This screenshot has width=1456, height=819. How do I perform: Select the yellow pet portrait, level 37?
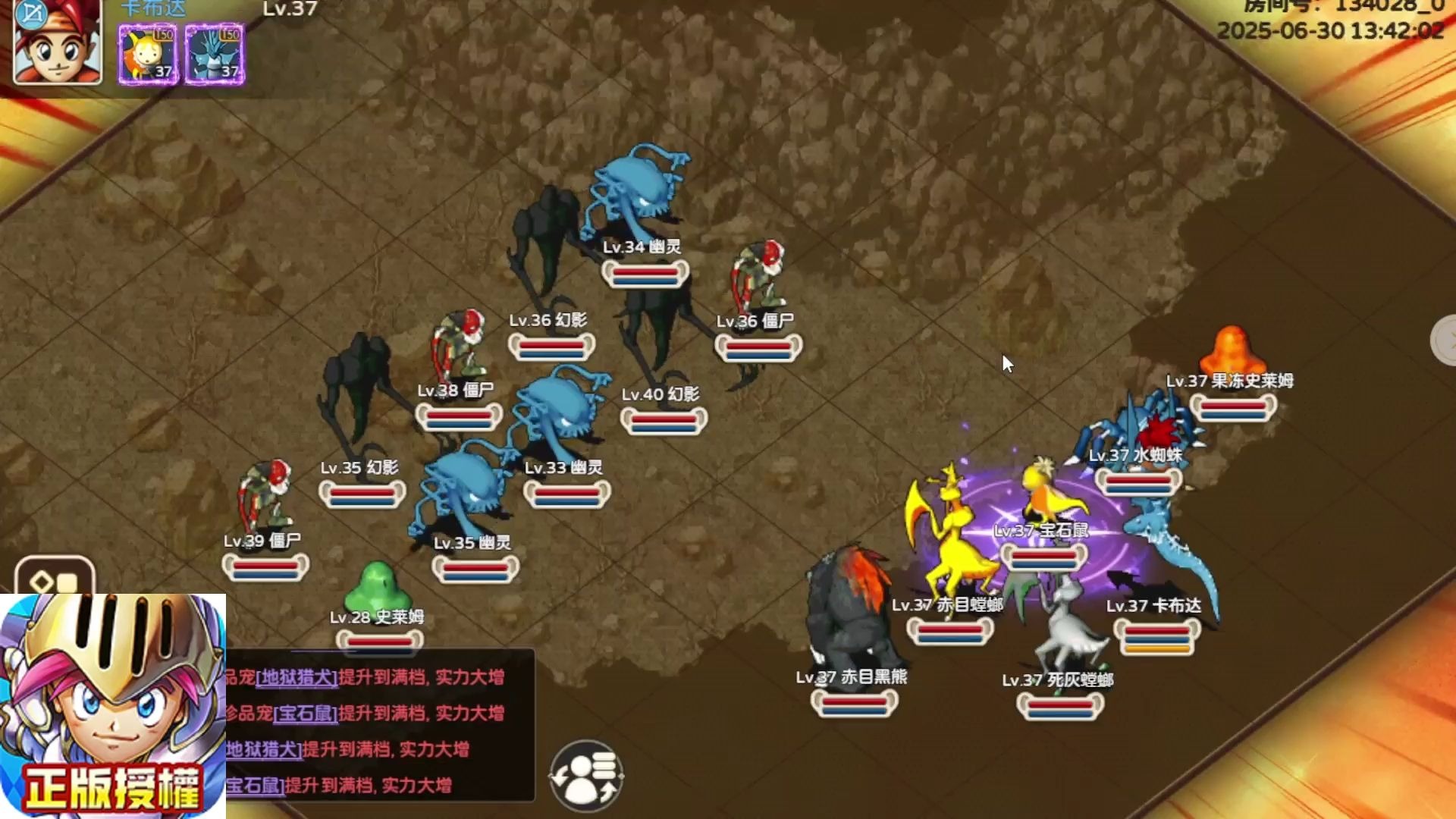pos(147,54)
